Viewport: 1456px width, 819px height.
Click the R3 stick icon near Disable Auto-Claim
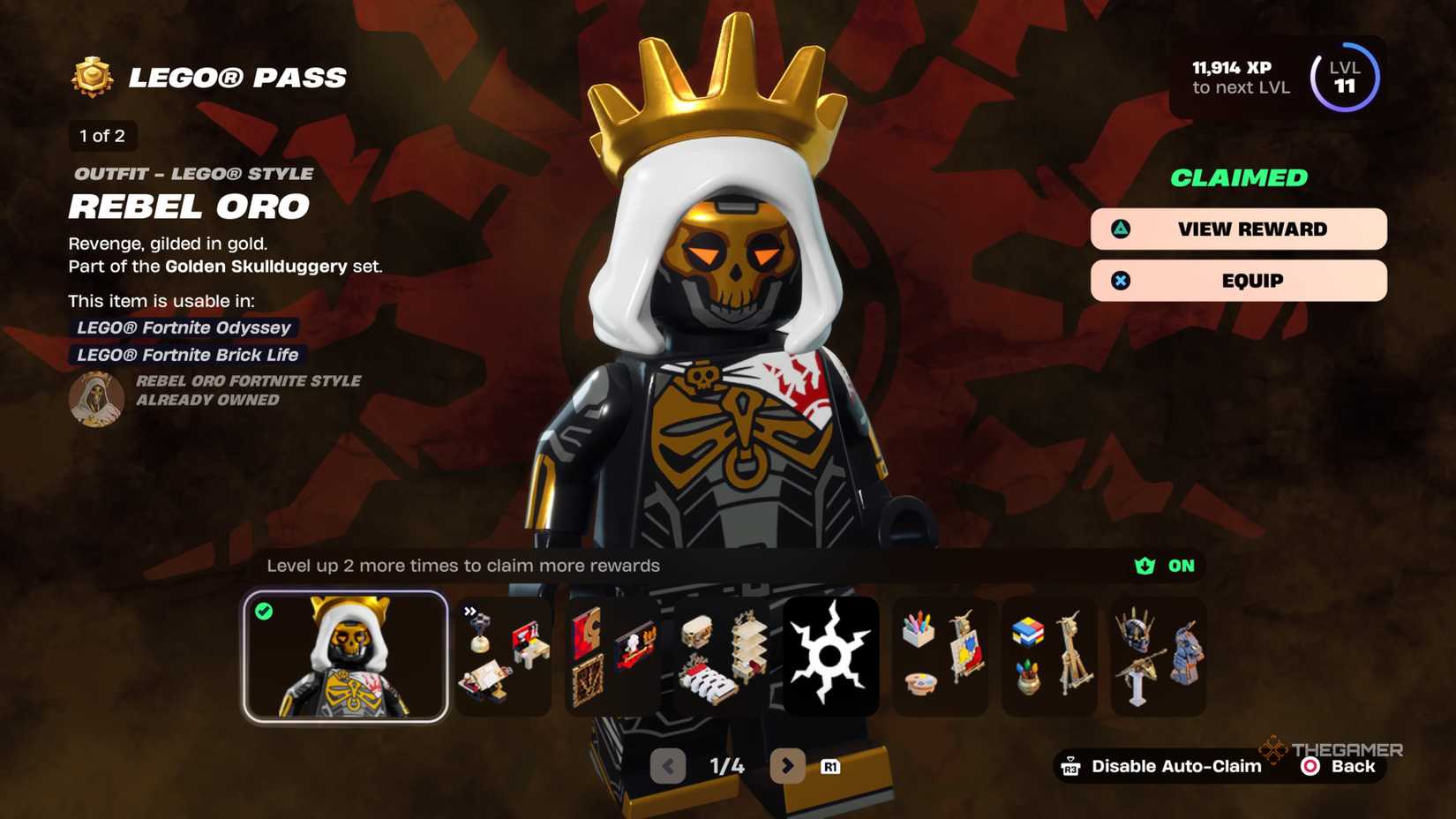click(x=1072, y=766)
